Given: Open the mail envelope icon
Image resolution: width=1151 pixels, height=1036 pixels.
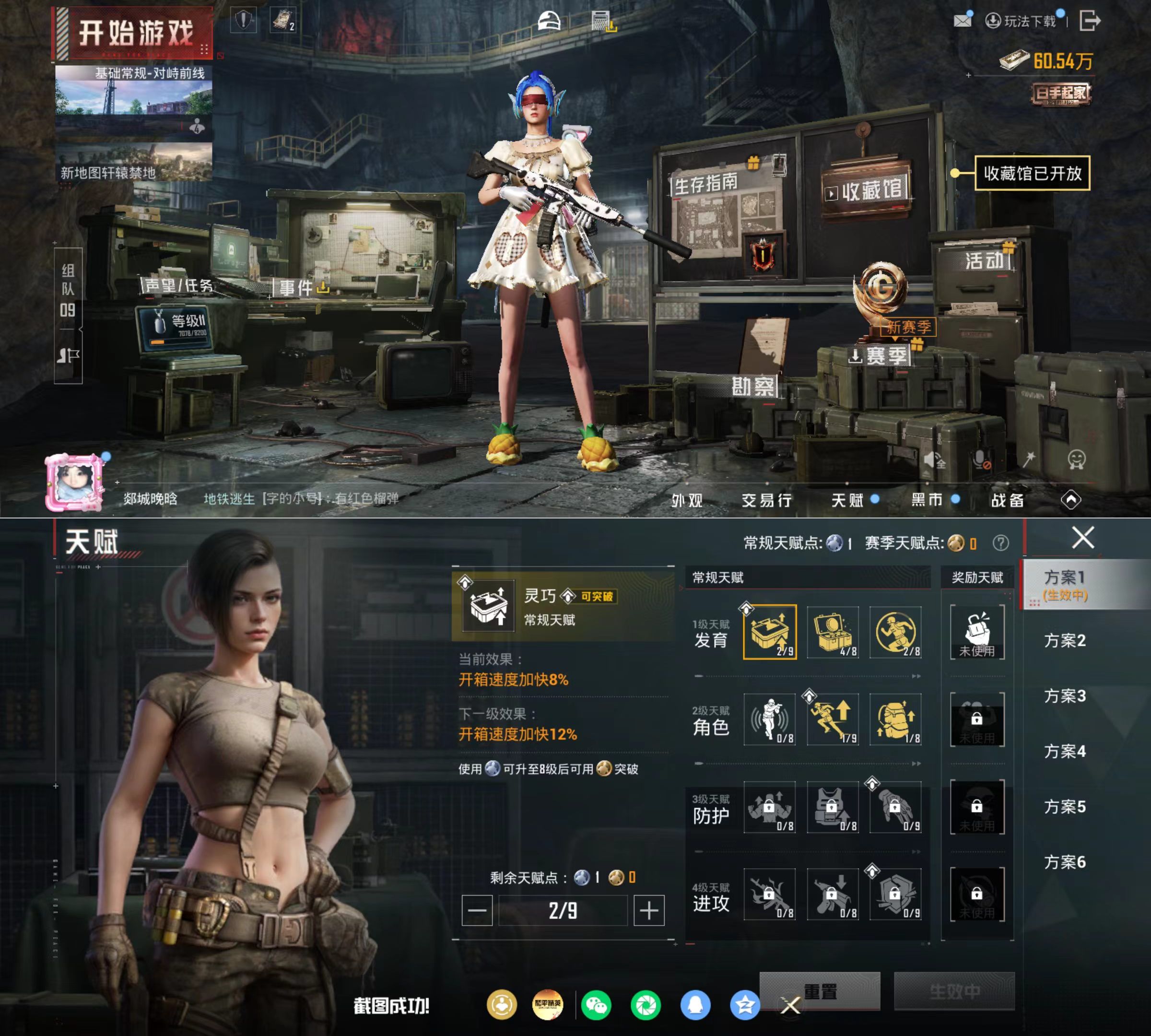Looking at the screenshot, I should pyautogui.click(x=962, y=21).
